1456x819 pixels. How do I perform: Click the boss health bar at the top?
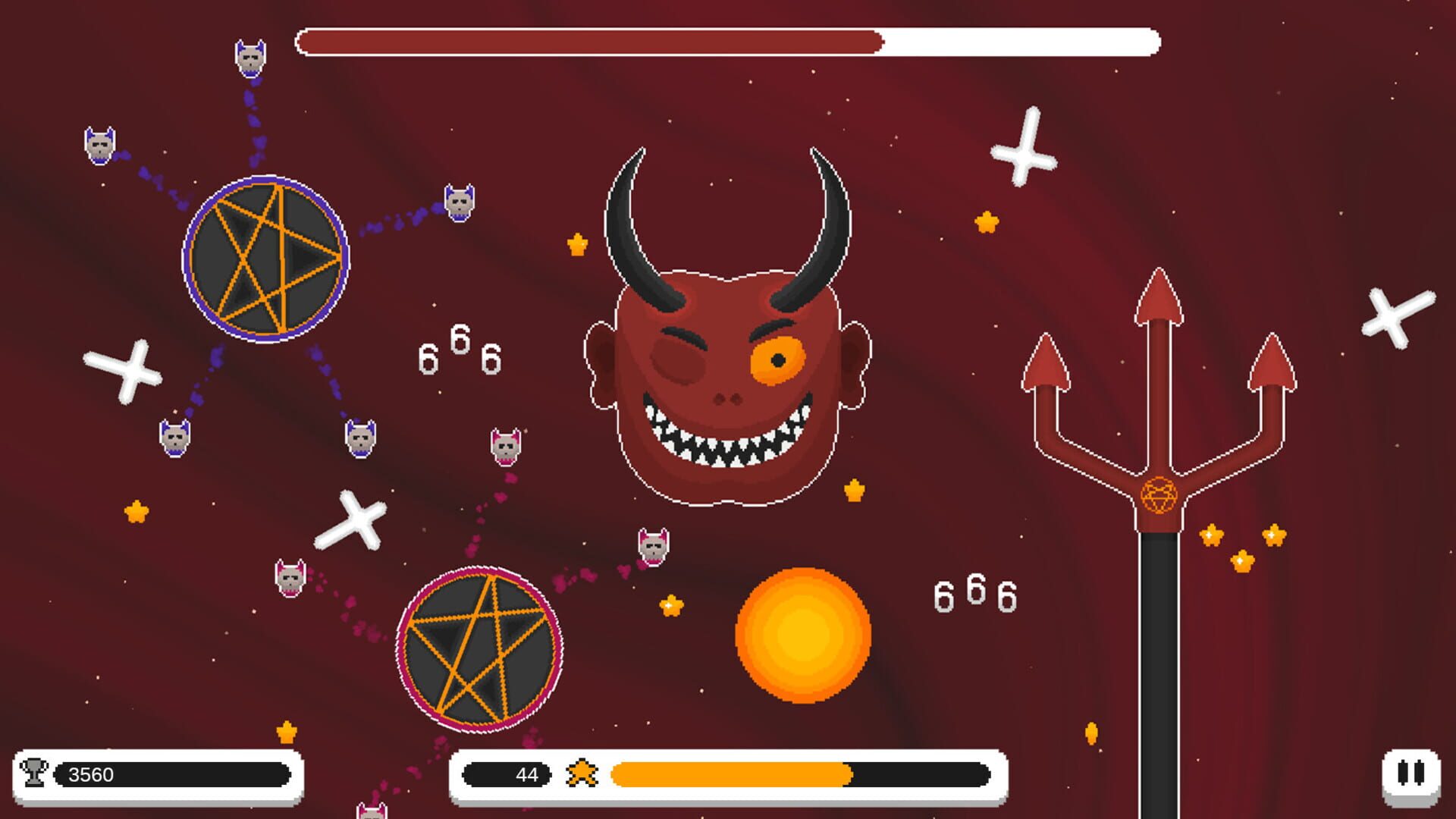pyautogui.click(x=728, y=42)
